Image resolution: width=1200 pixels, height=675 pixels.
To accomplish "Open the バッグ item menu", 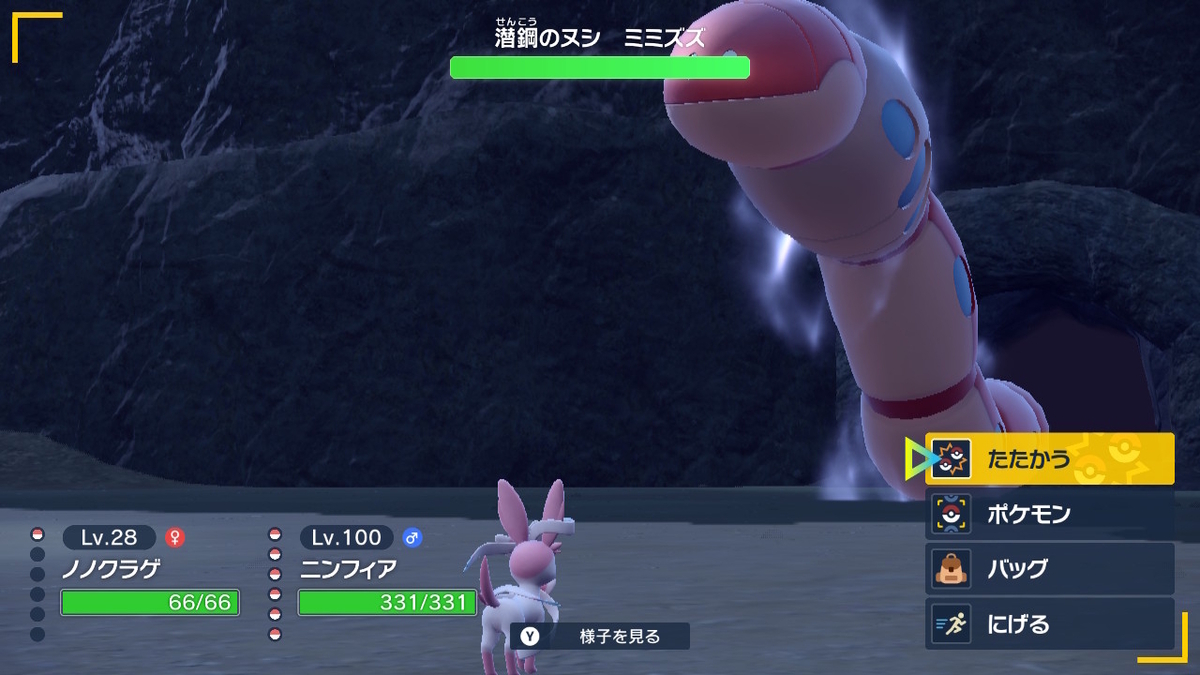I will [x=1048, y=569].
